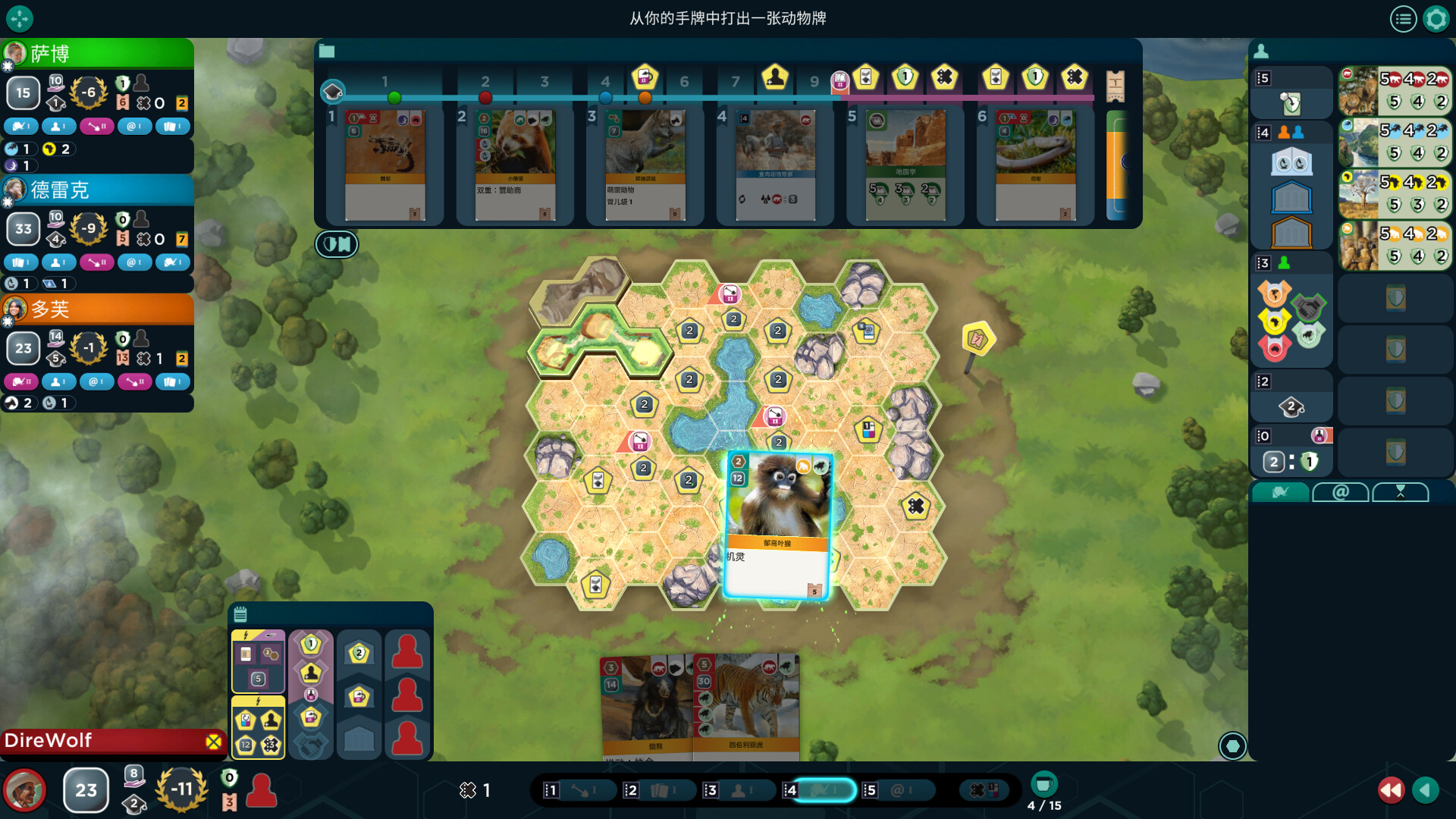Undo all with the red rewind button
The width and height of the screenshot is (1456, 819).
(x=1391, y=790)
